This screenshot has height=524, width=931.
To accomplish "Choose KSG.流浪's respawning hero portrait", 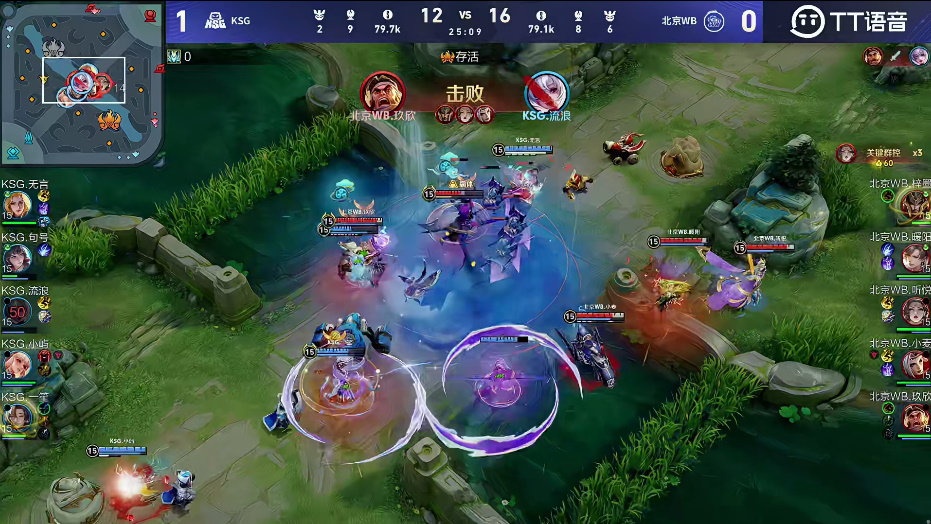I will (17, 311).
